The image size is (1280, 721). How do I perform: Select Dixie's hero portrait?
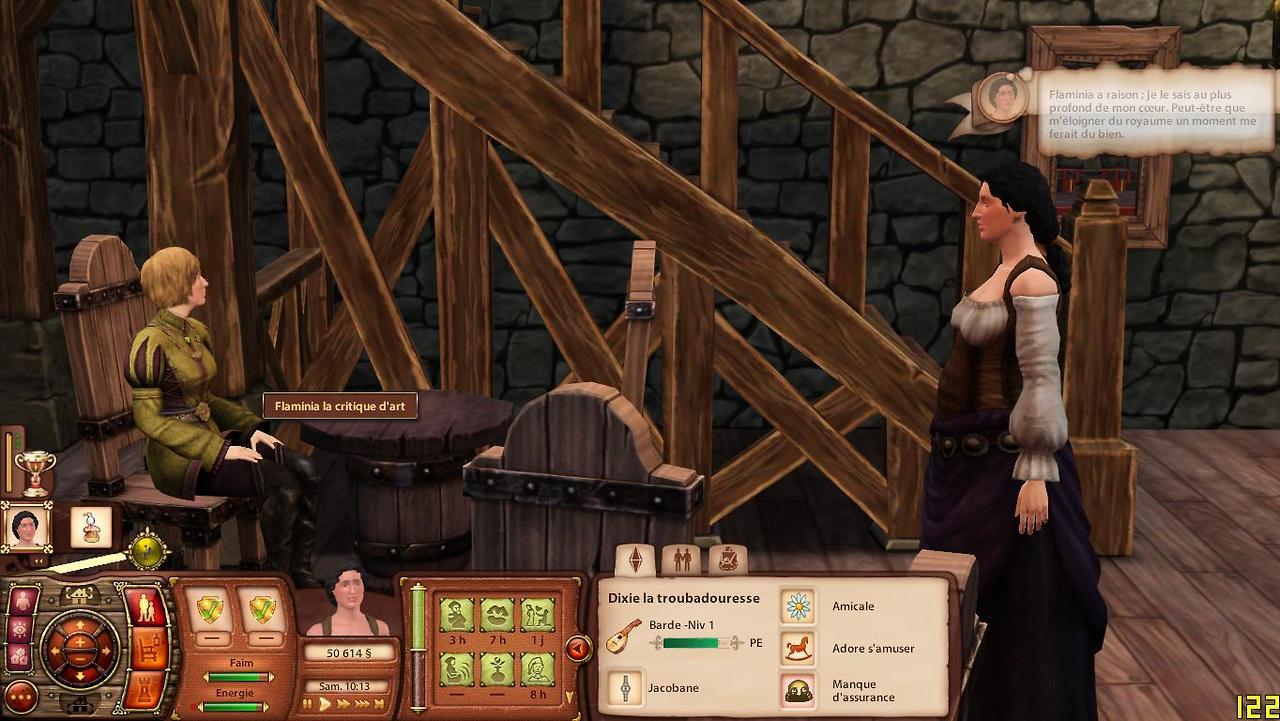pos(25,527)
